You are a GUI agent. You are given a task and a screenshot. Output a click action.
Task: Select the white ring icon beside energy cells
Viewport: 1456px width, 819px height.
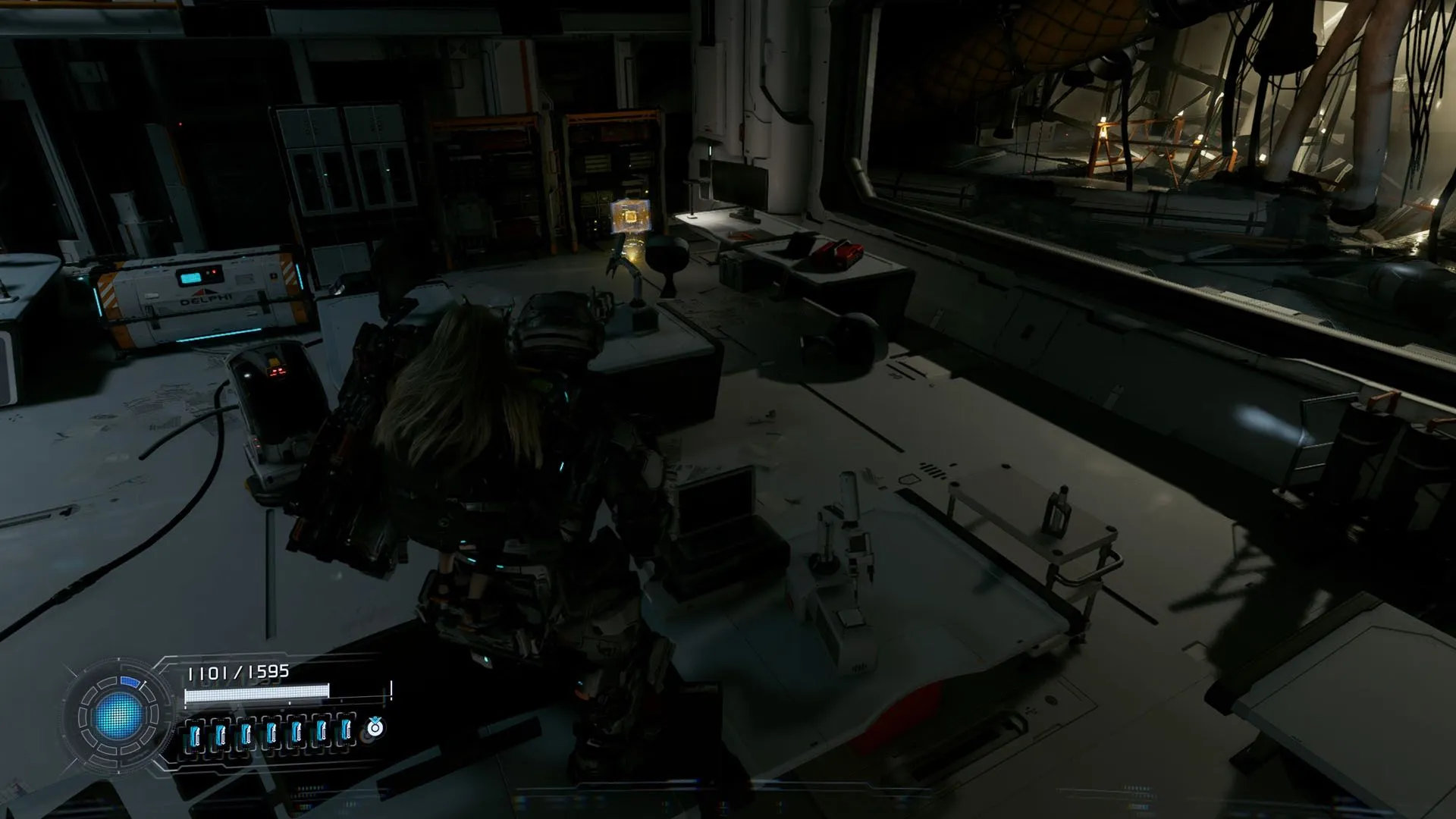coord(375,728)
